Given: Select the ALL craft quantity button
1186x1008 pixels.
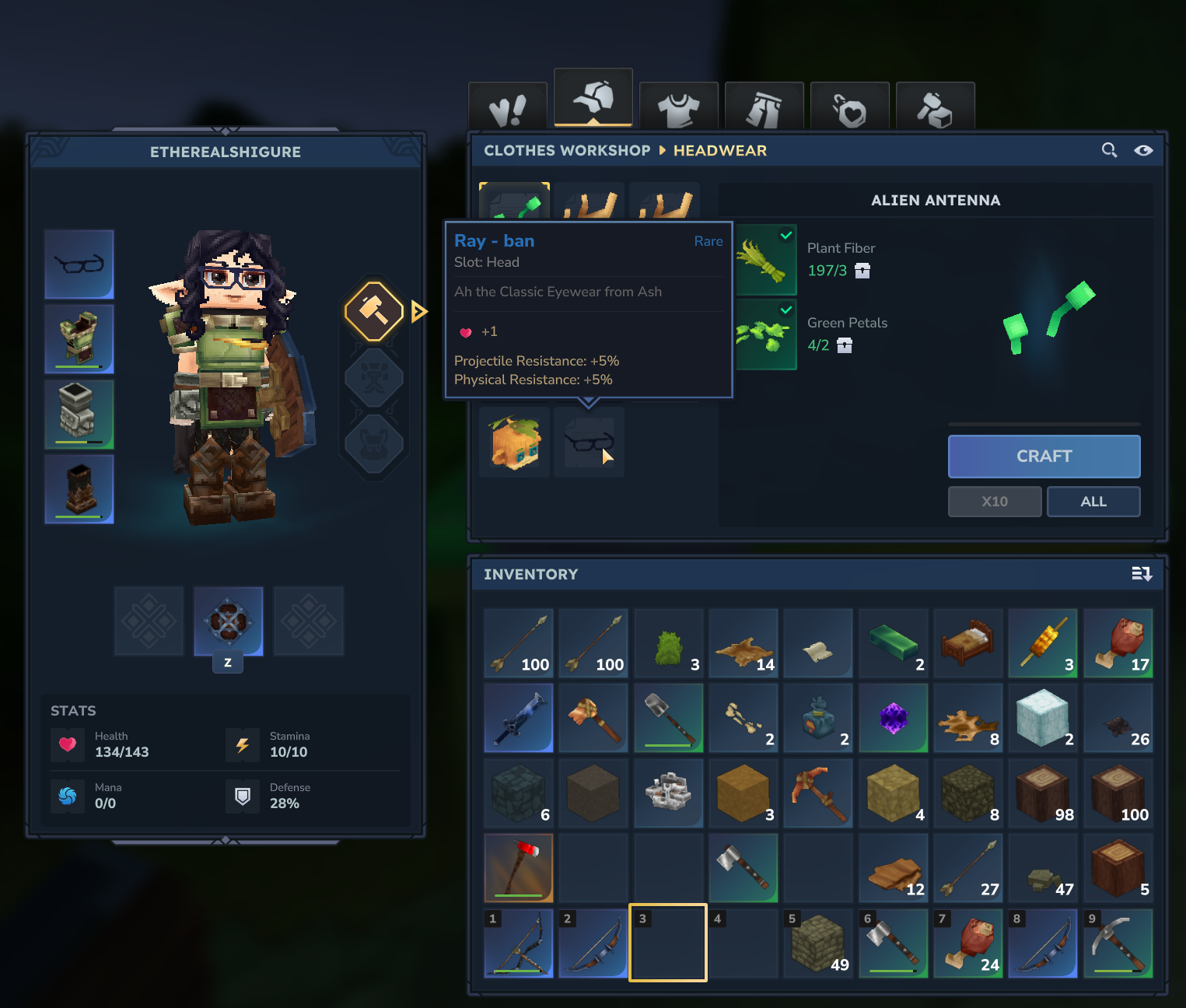Looking at the screenshot, I should [x=1093, y=502].
